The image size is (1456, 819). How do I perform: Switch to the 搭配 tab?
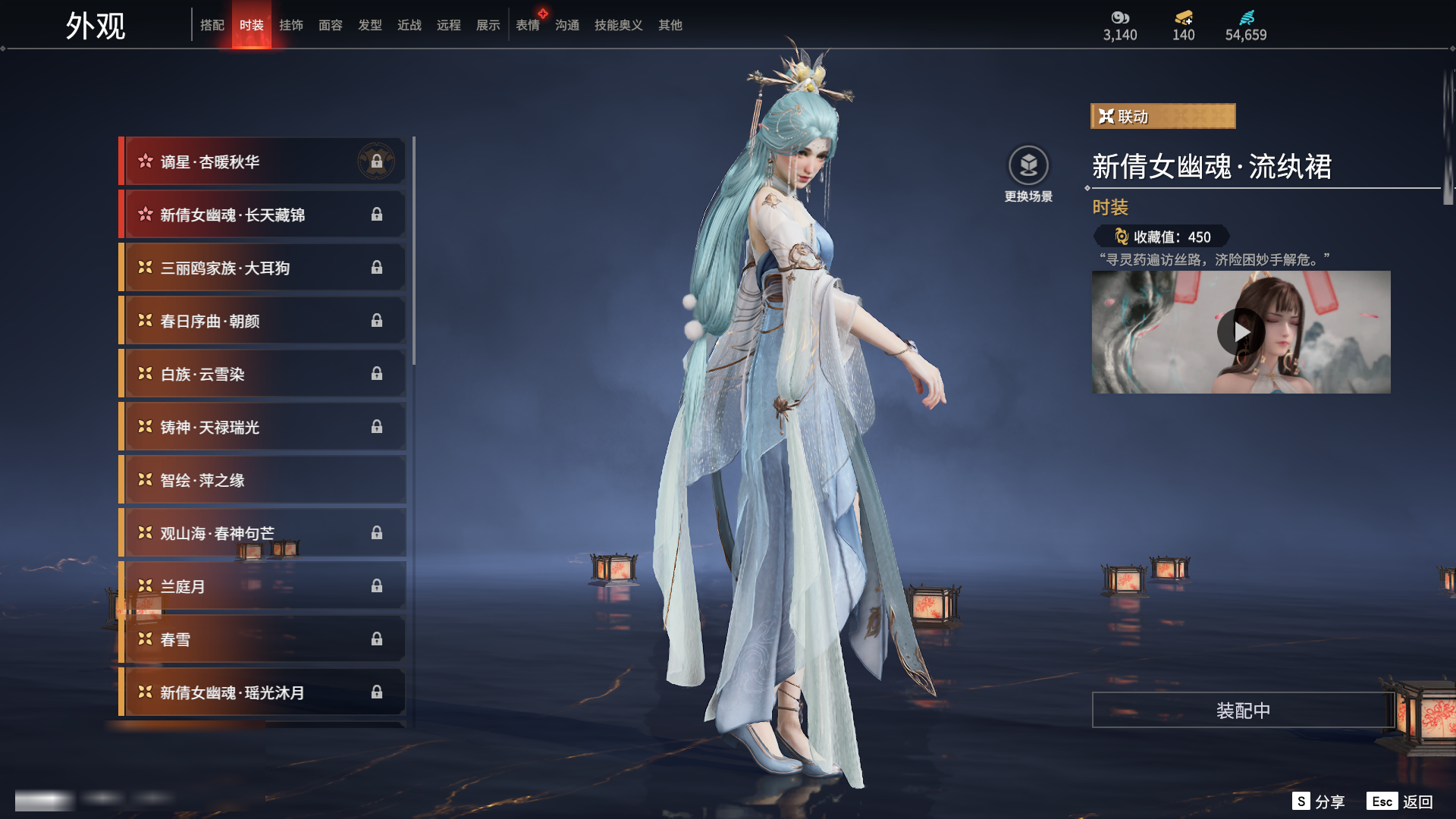[x=212, y=25]
